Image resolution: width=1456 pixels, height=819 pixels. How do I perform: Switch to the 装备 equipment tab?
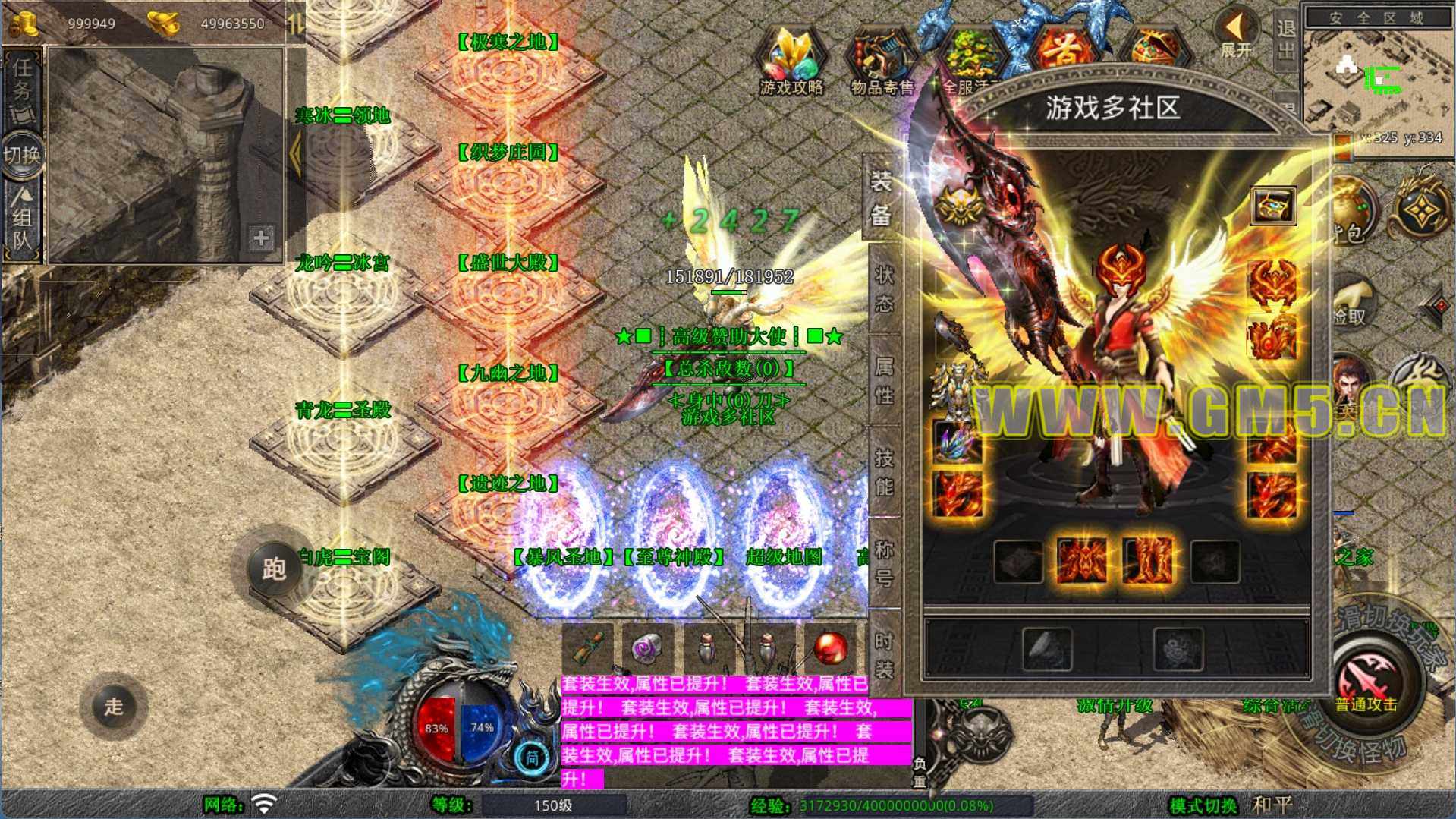tap(880, 199)
